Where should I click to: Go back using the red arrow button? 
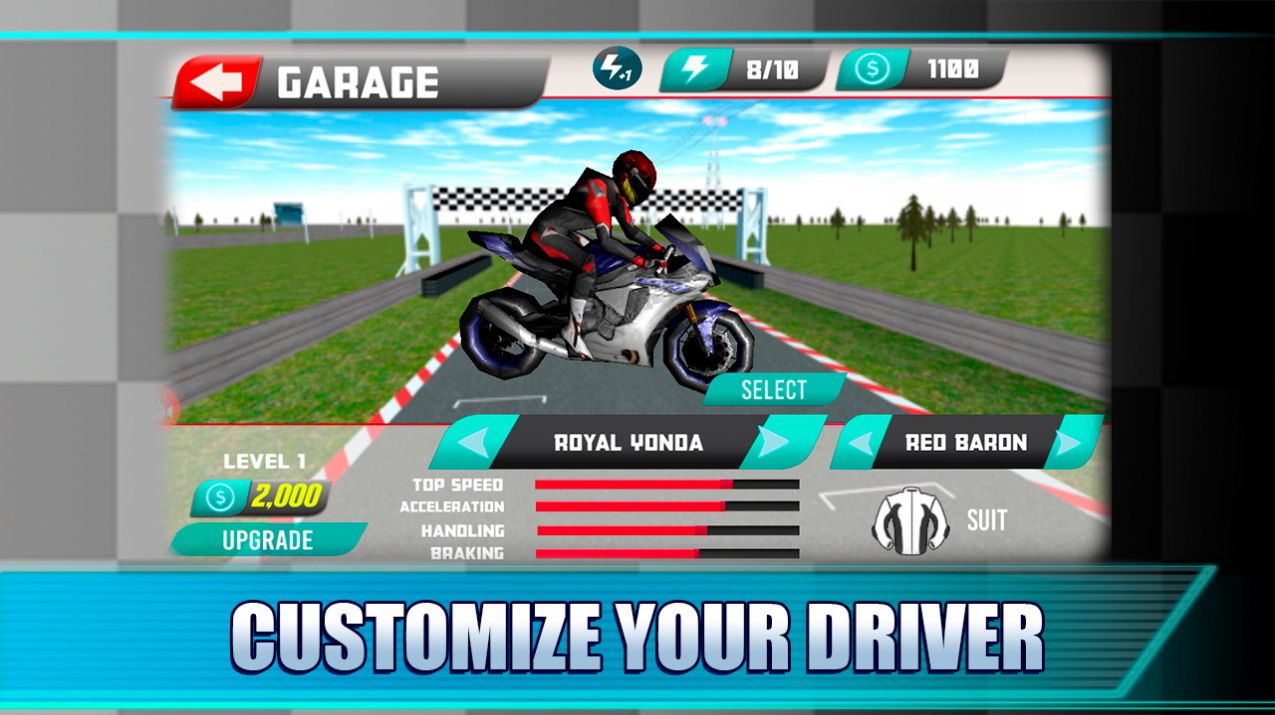tap(217, 83)
